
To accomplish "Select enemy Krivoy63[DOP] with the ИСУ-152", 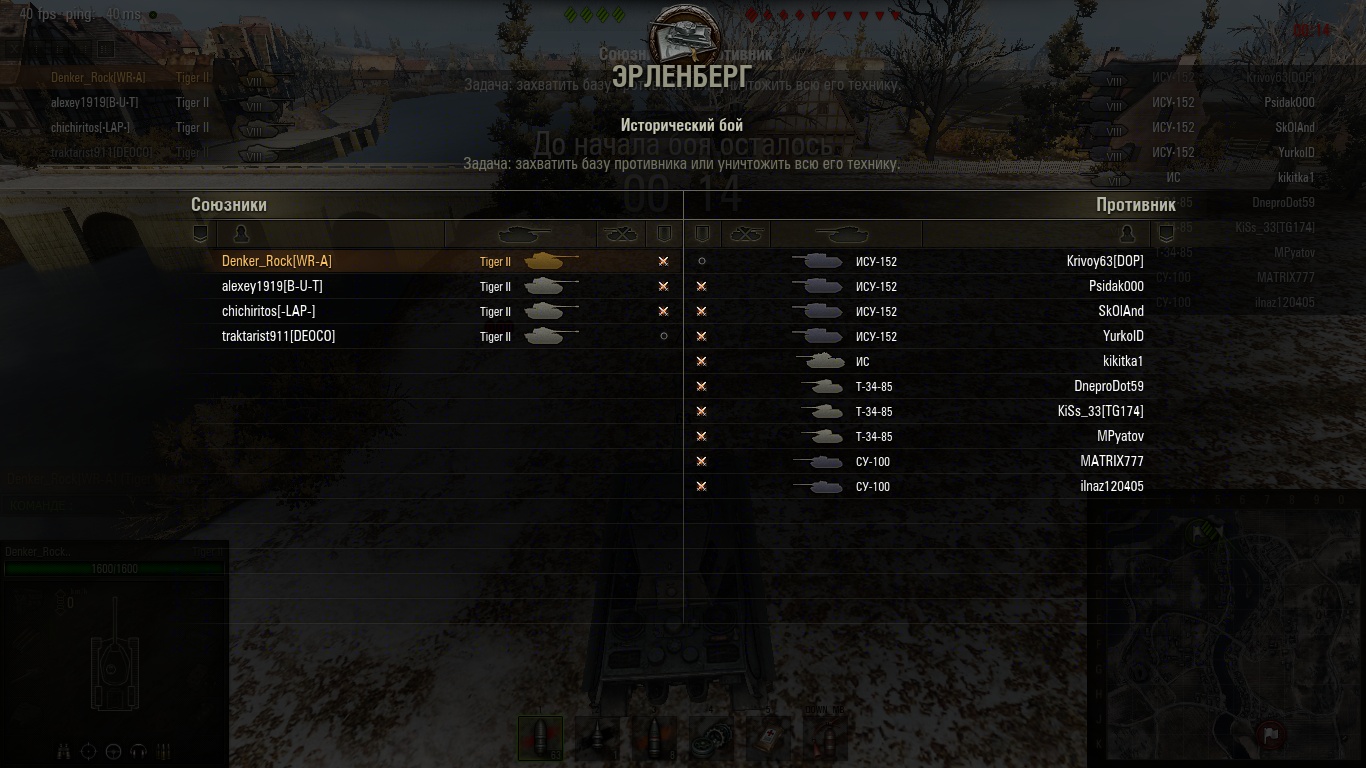I will 1104,261.
